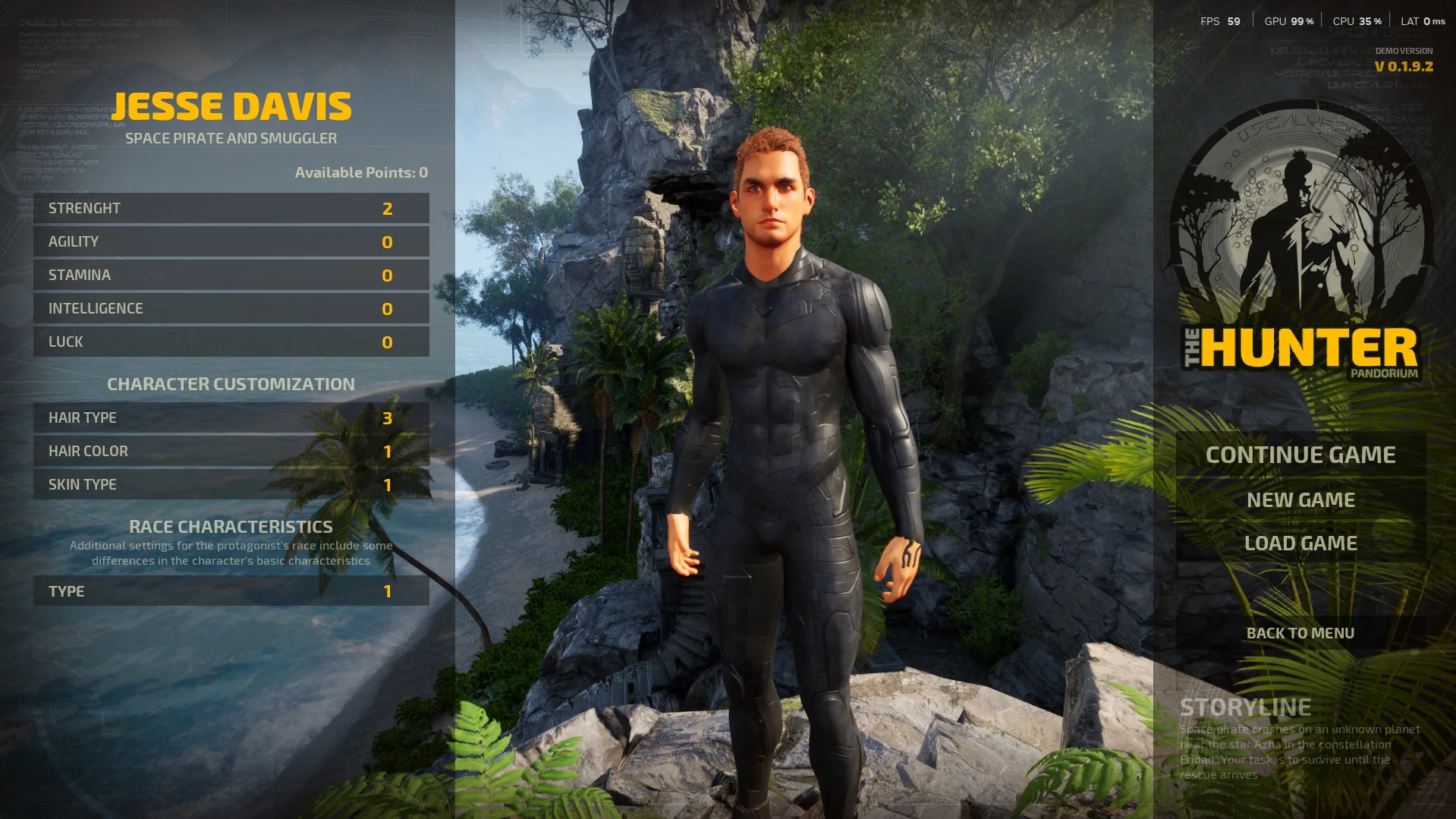Start a New Game
Screen dimensions: 1456x819
[x=1300, y=499]
